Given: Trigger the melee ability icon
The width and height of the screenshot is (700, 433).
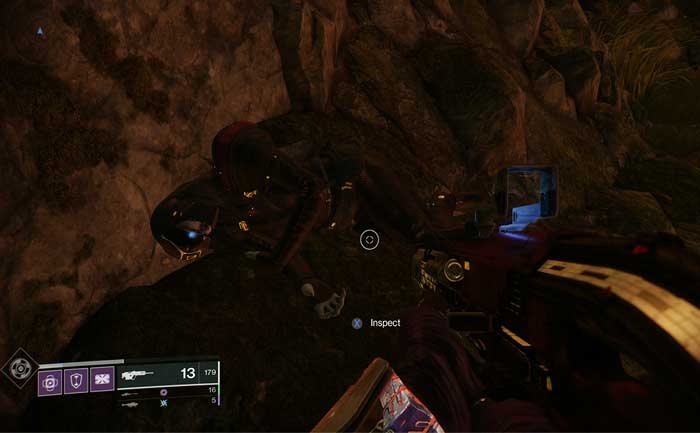Looking at the screenshot, I should 101,380.
